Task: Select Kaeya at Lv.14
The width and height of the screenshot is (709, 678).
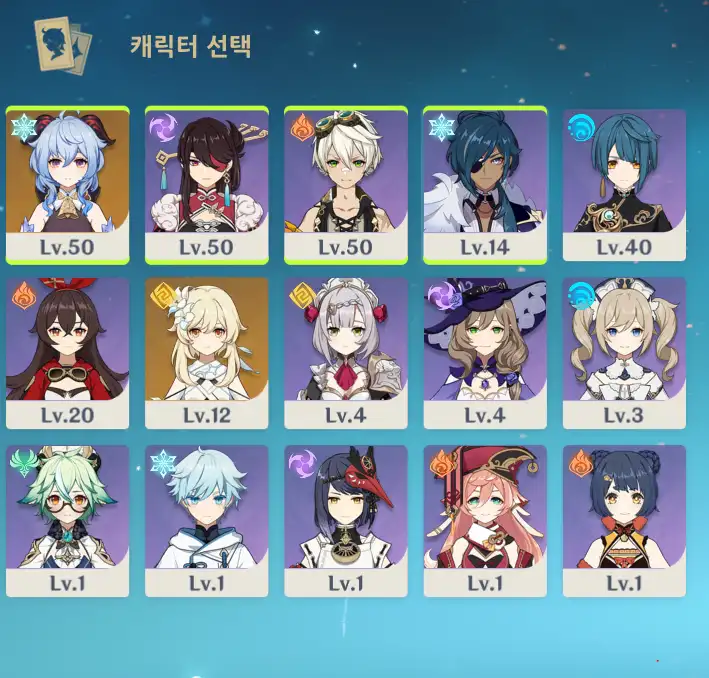Action: pyautogui.click(x=484, y=184)
